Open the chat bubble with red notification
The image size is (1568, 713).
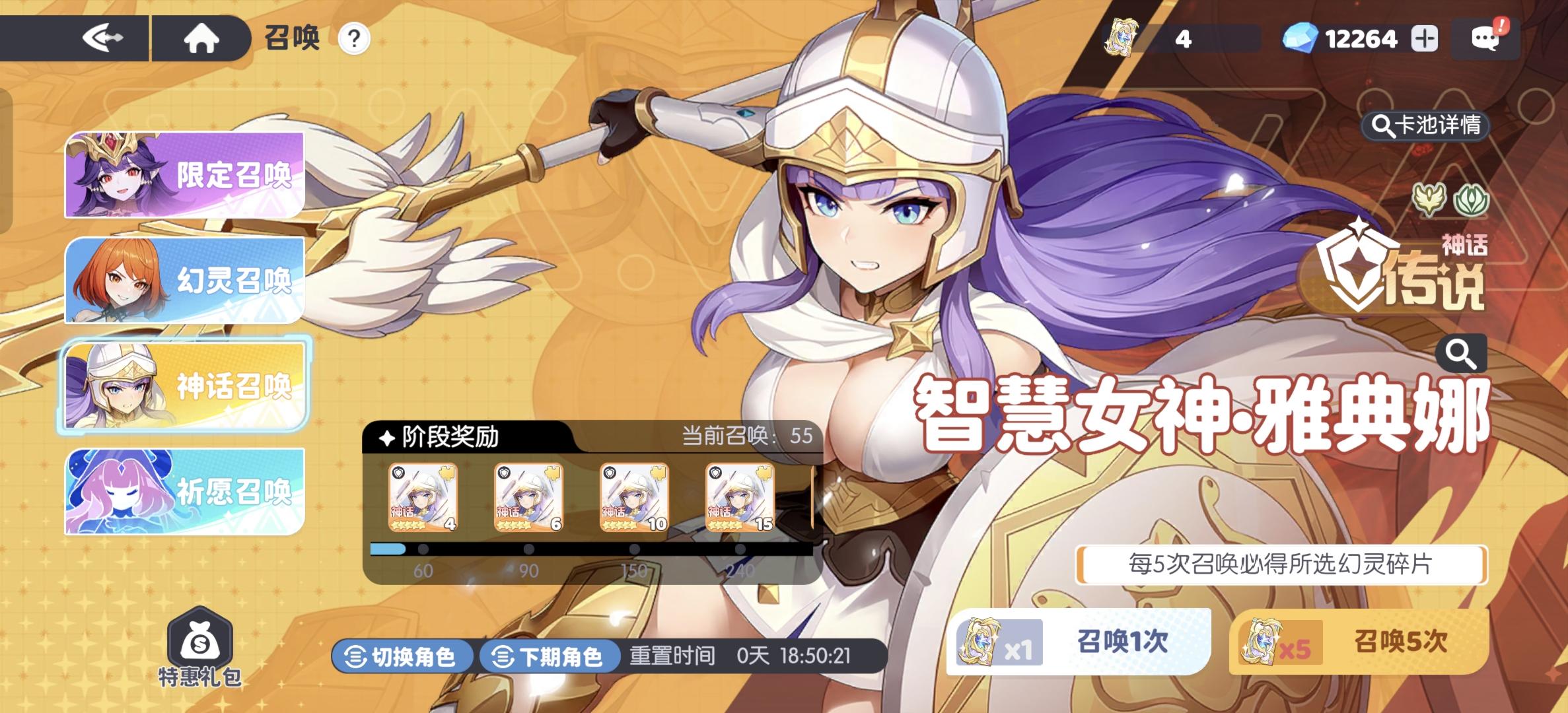pyautogui.click(x=1486, y=38)
